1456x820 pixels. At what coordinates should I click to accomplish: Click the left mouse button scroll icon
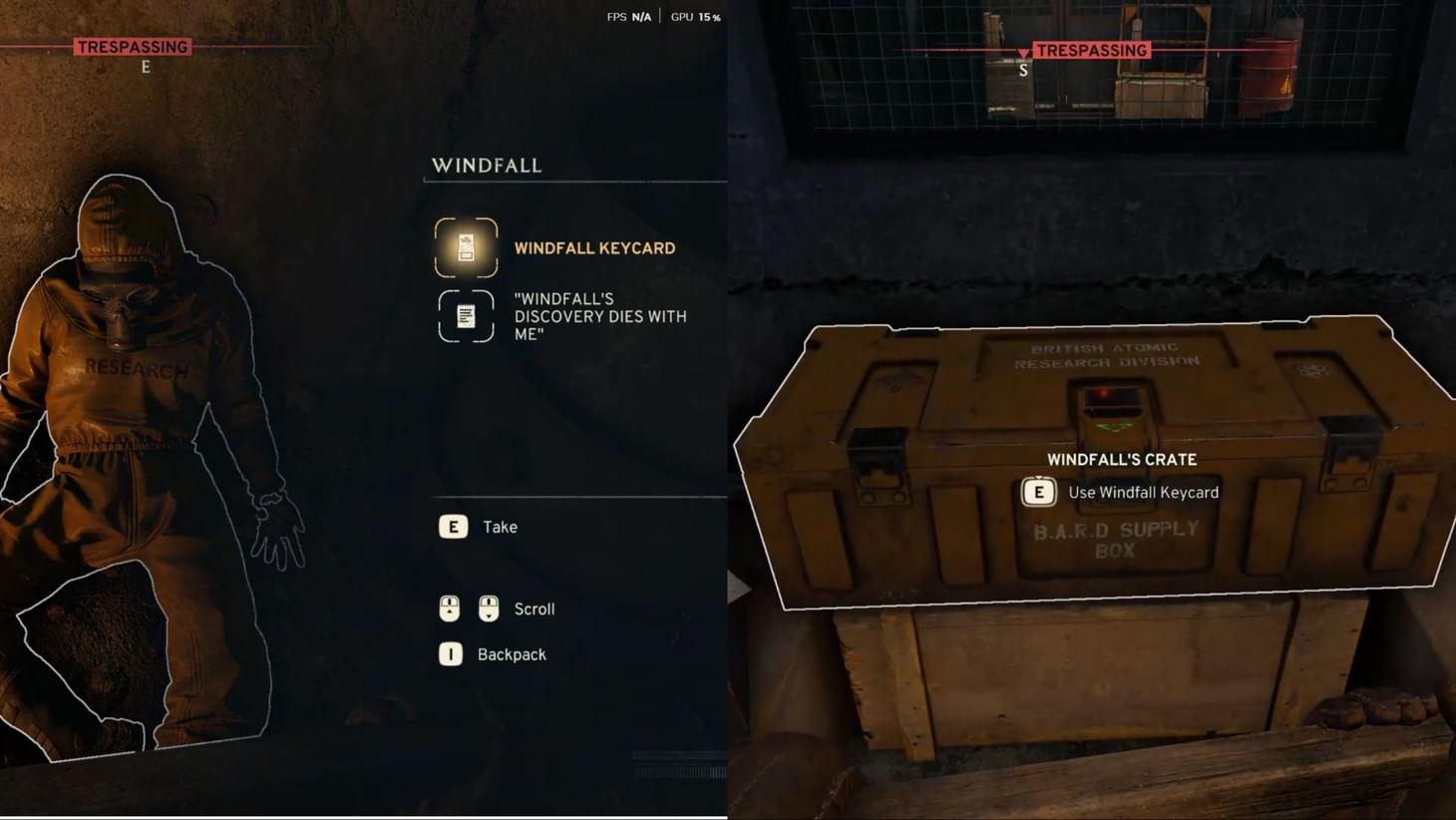449,609
